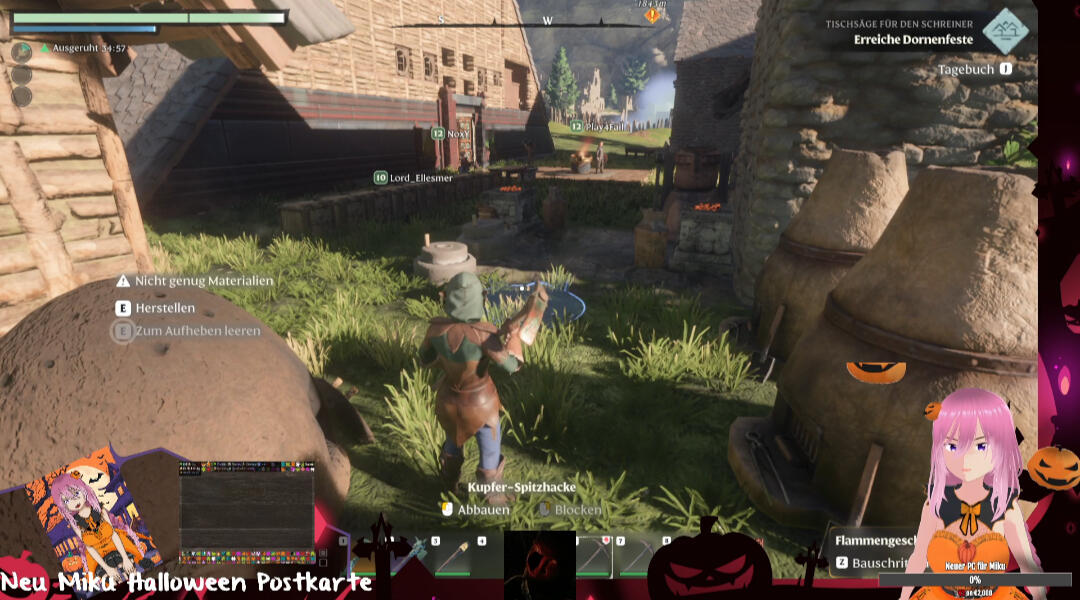Viewport: 1080px width, 600px height.
Task: Open the Tagebuch journal entry
Action: tap(965, 70)
